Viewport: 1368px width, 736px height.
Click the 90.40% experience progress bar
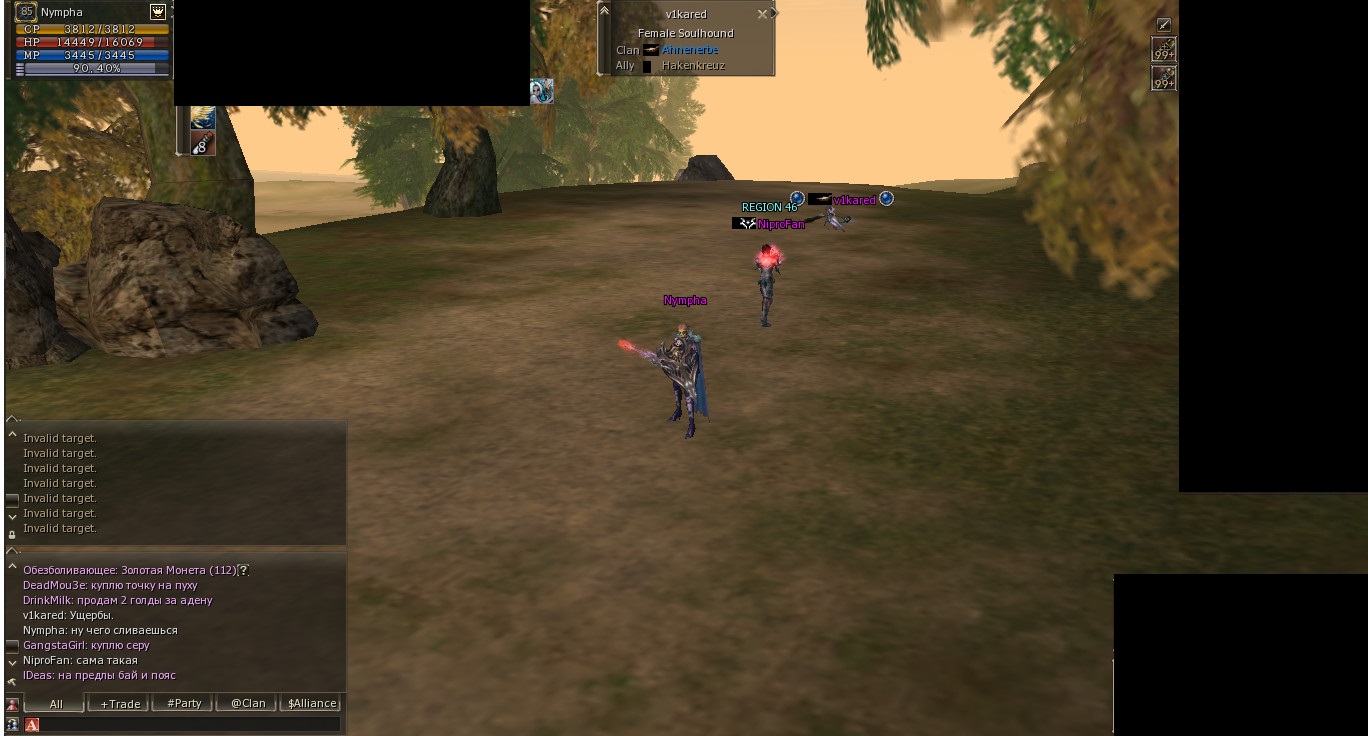(95, 70)
